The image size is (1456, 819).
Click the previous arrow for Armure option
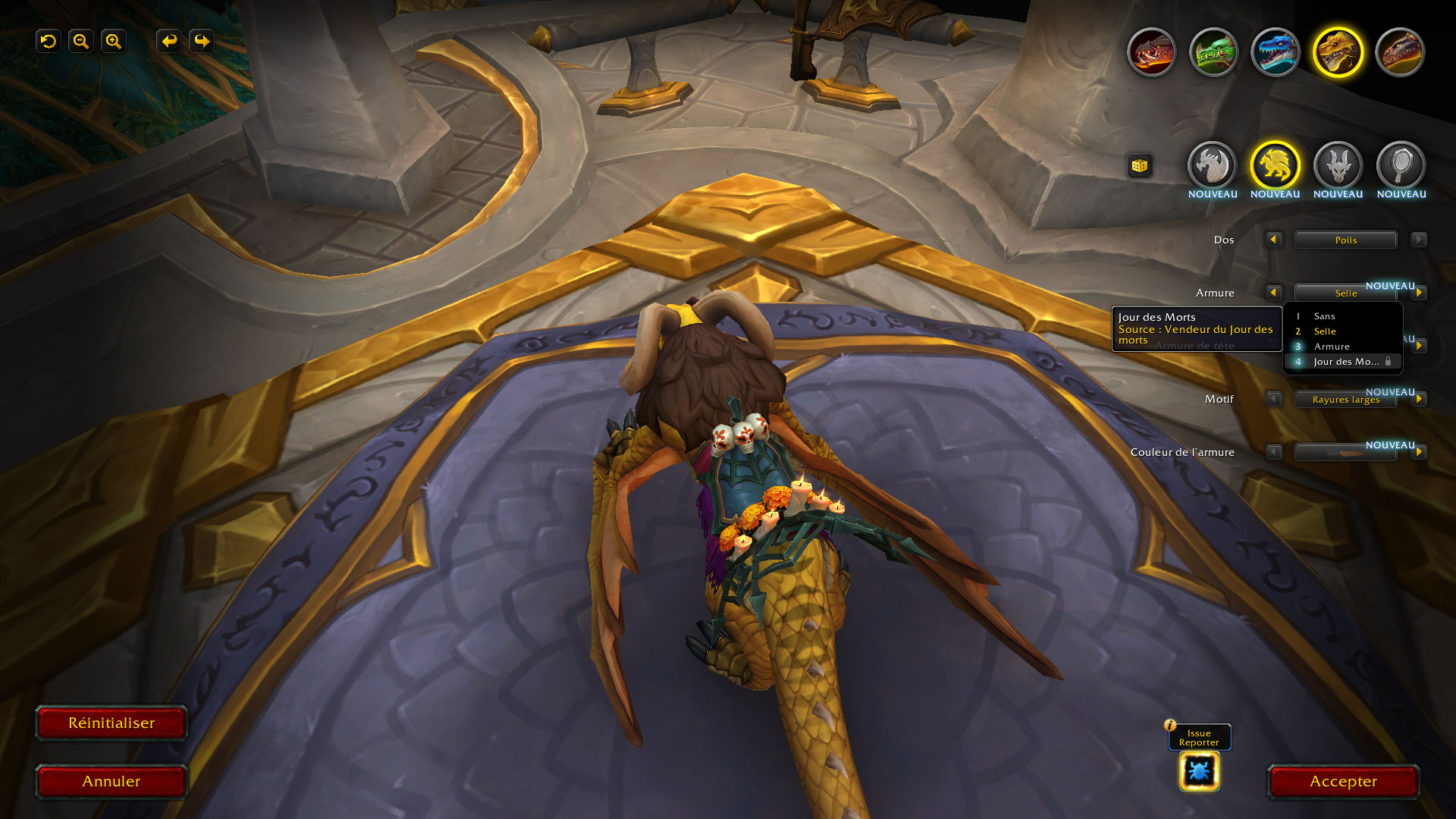1273,293
